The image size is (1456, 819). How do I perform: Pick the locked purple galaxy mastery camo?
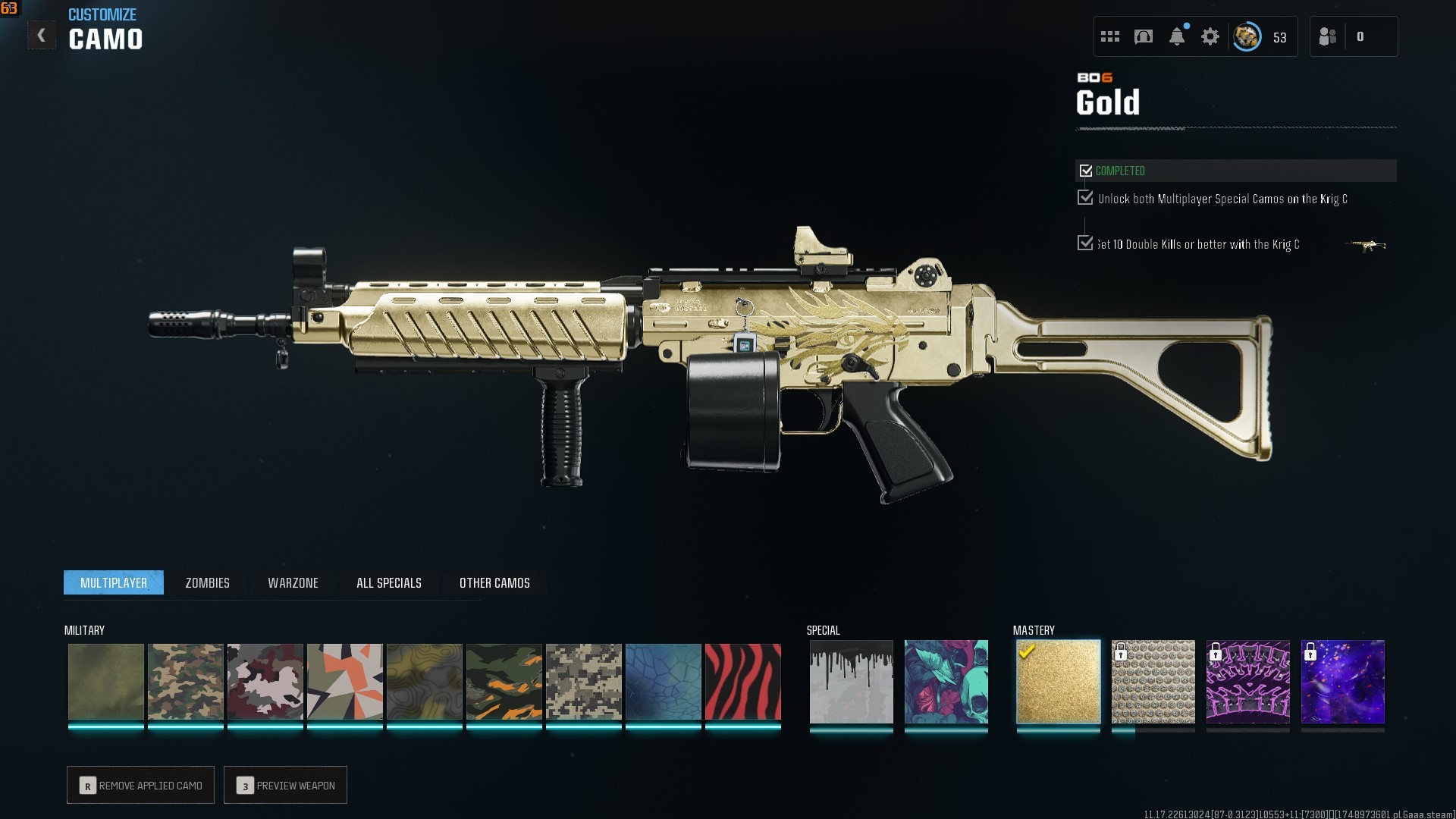pyautogui.click(x=1342, y=681)
